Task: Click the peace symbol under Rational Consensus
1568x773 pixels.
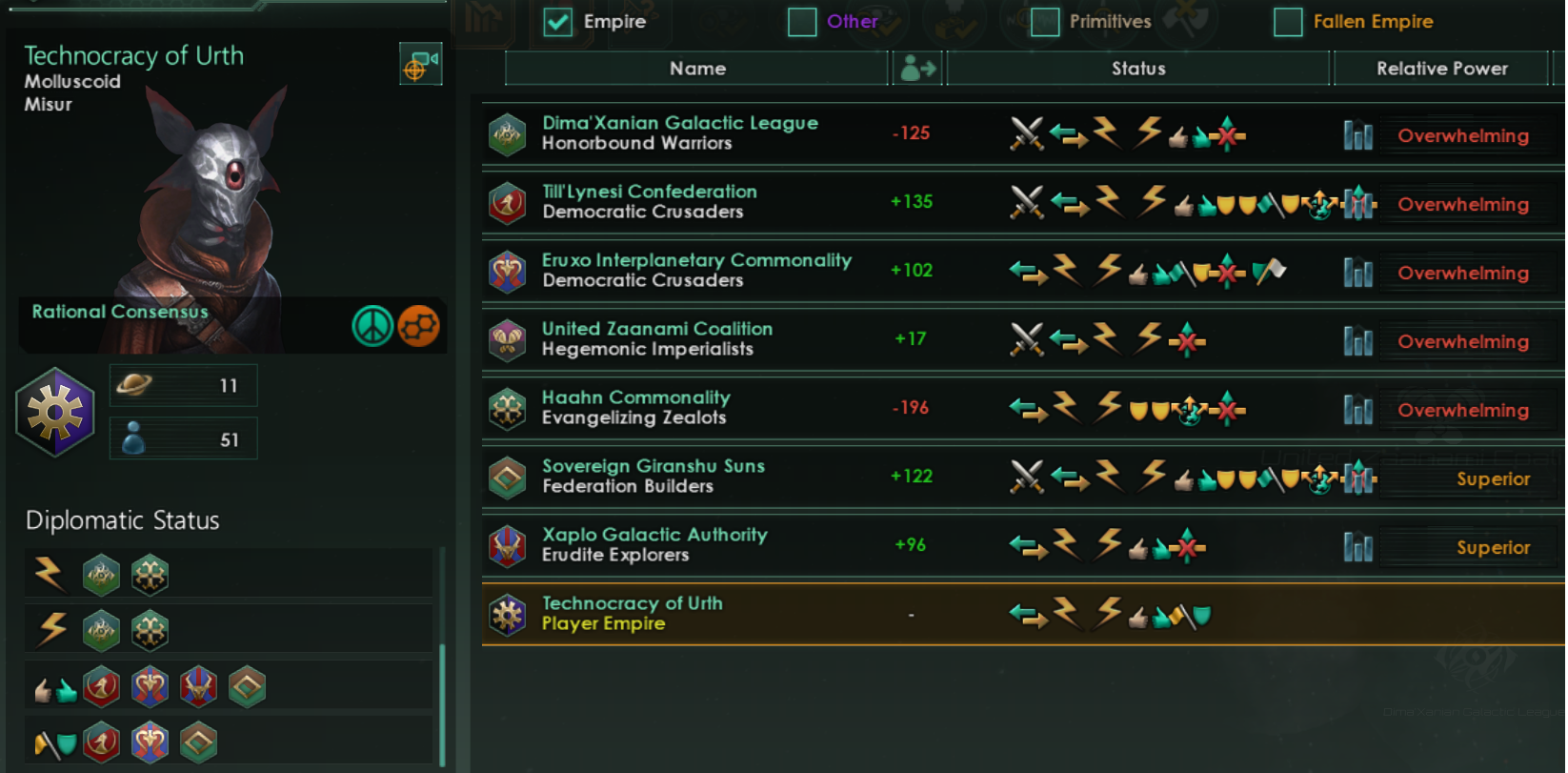Action: pos(372,325)
